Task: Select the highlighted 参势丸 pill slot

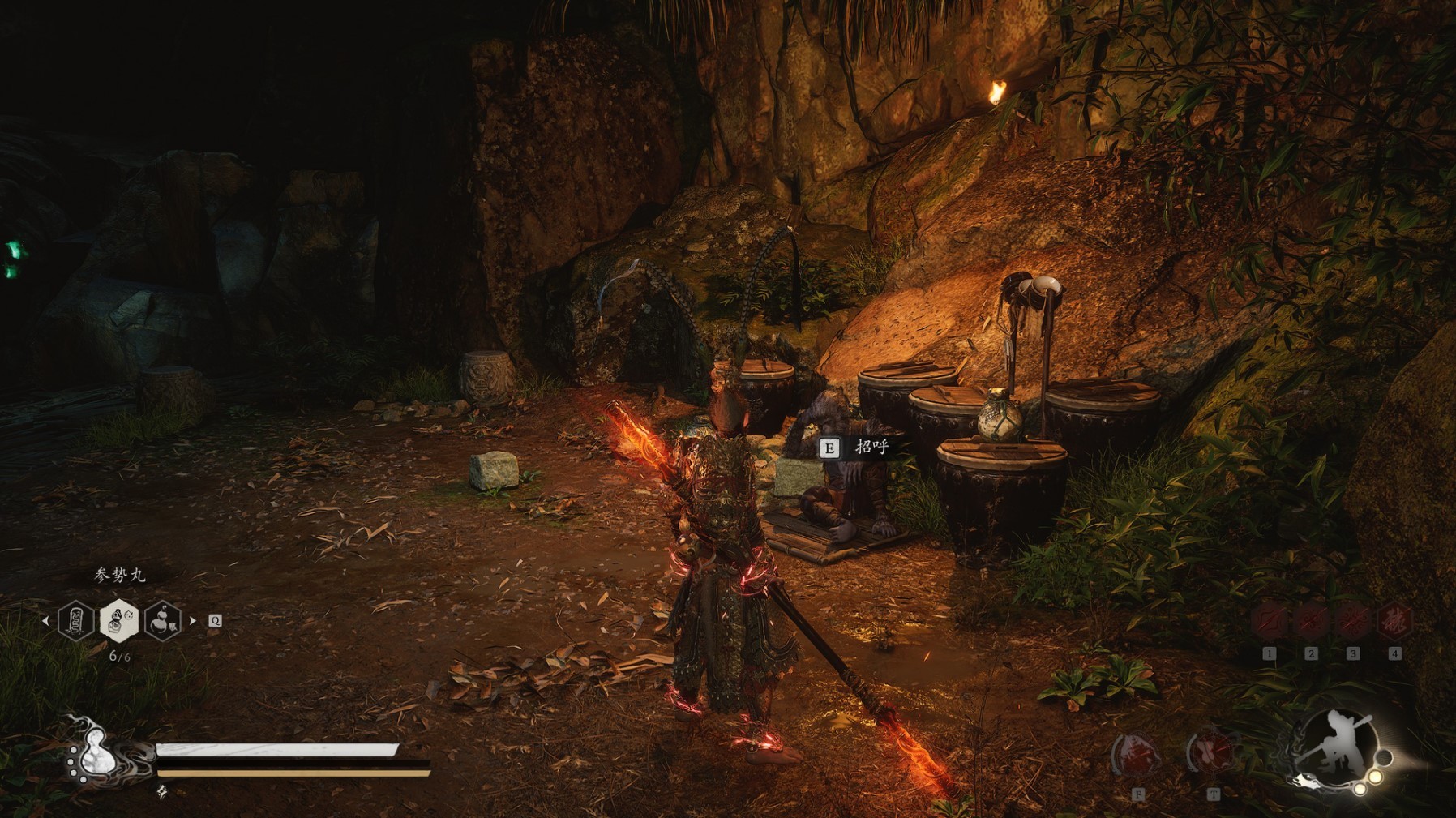Action: click(x=118, y=621)
